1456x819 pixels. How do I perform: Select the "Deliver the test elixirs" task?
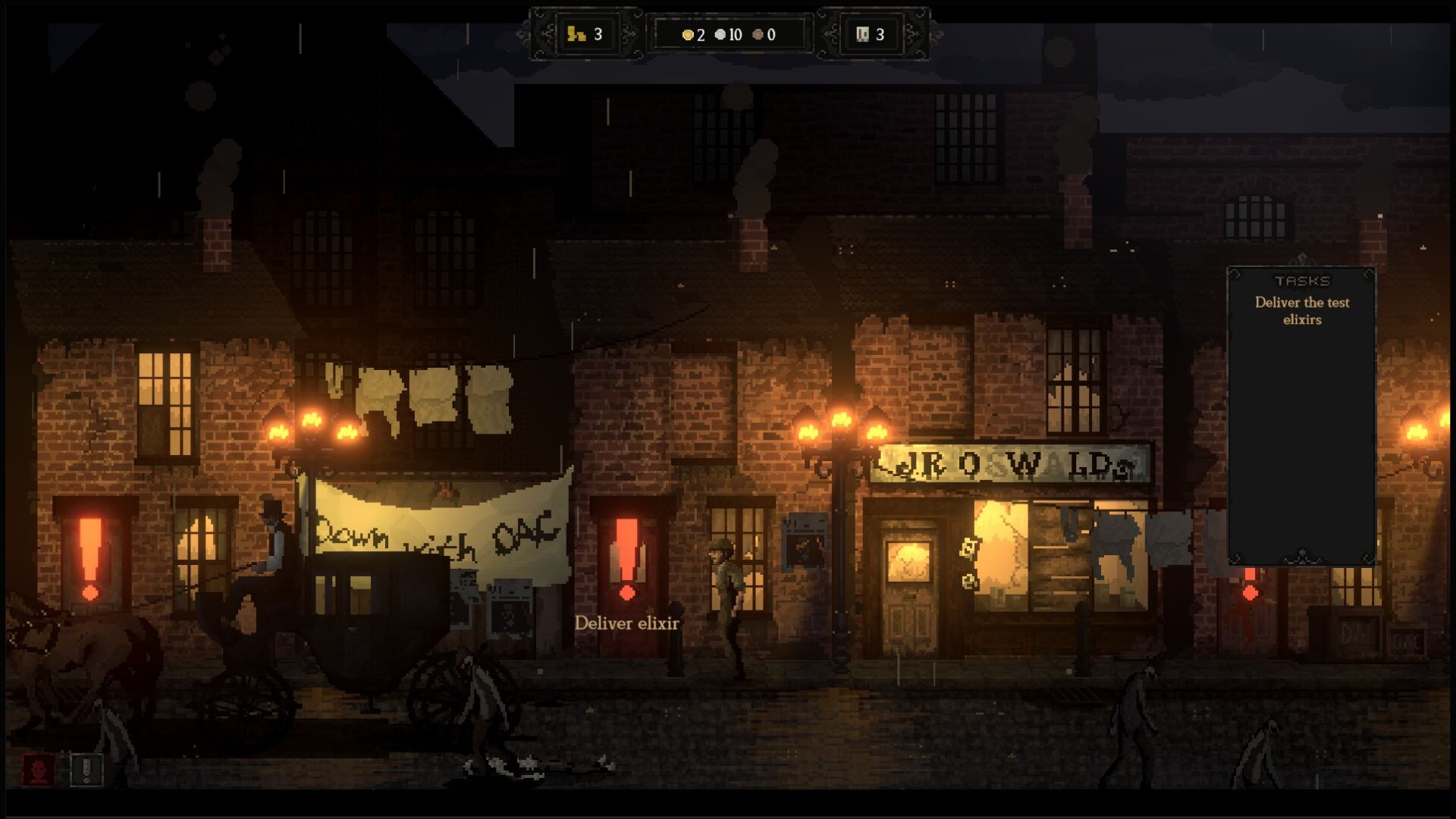click(x=1301, y=311)
